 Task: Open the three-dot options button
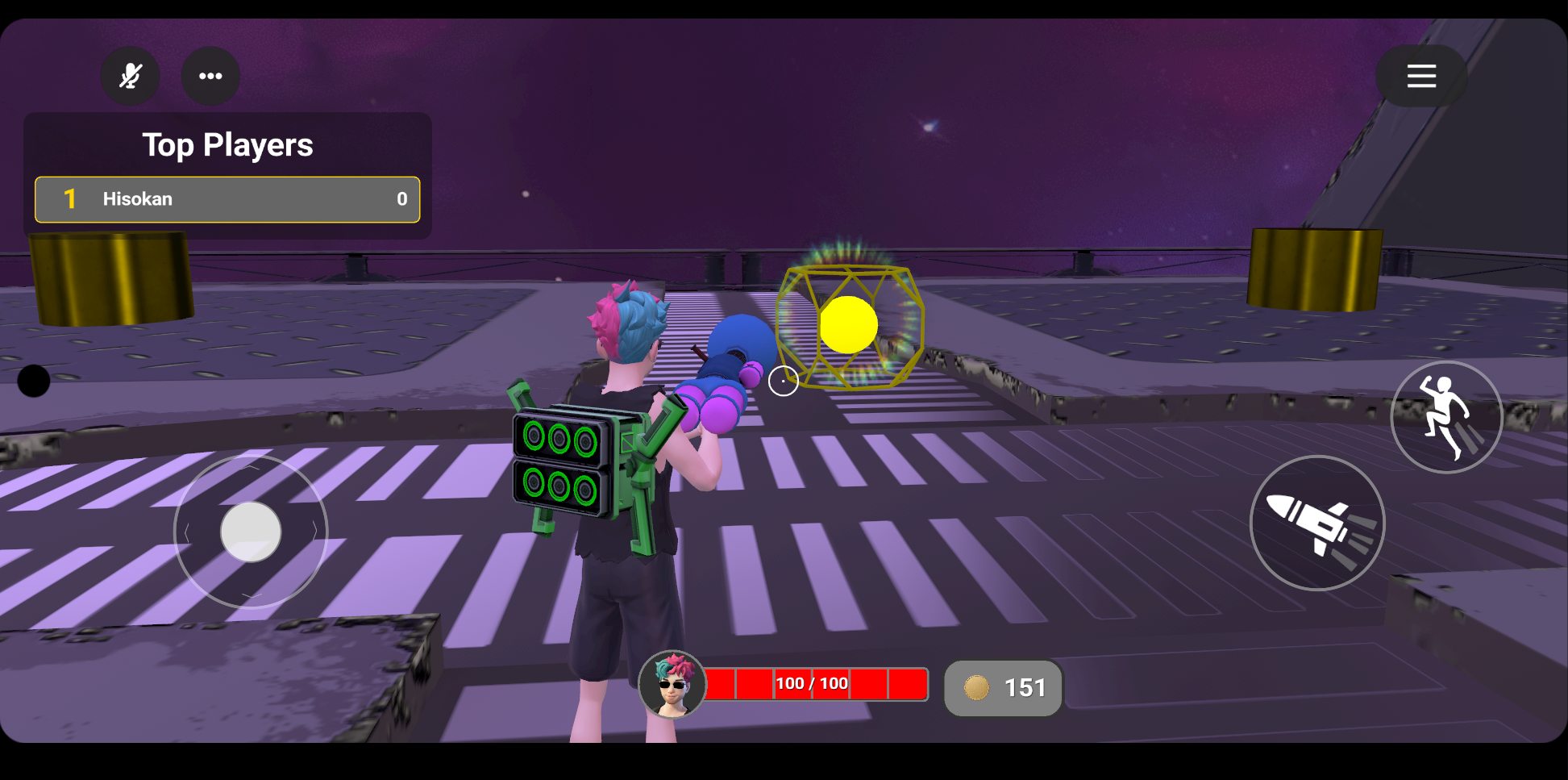coord(210,76)
